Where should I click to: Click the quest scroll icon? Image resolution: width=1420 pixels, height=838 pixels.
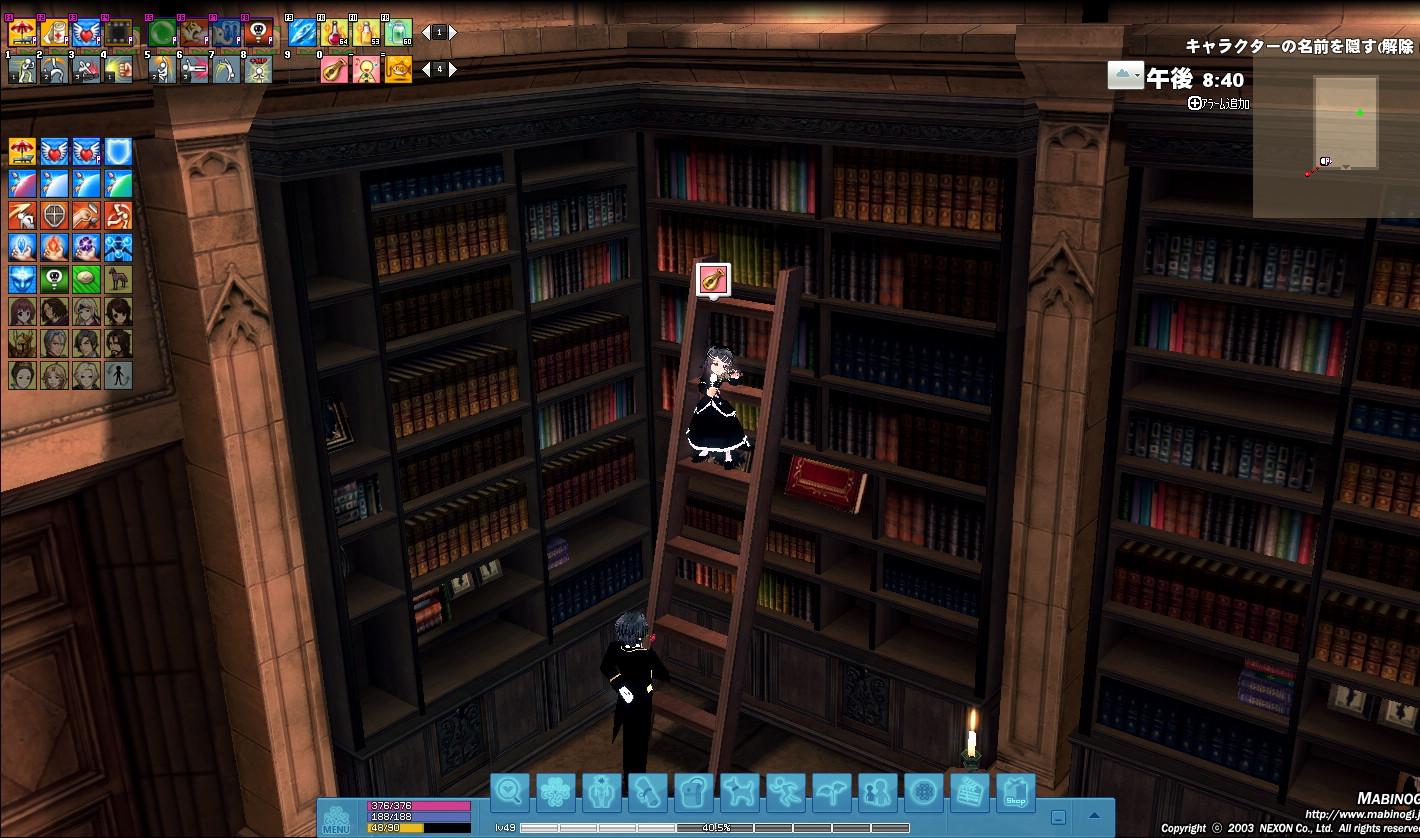(x=647, y=793)
